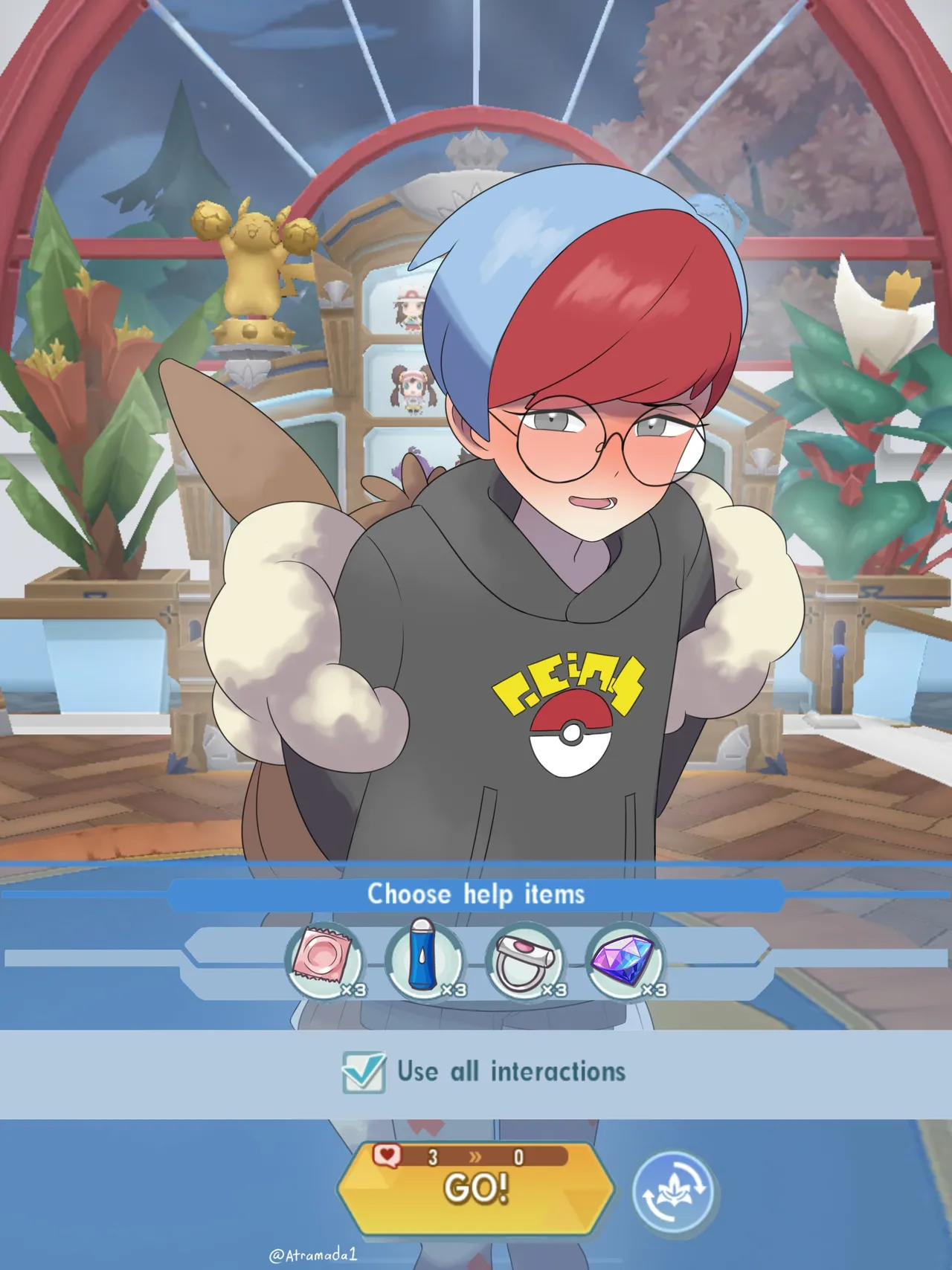This screenshot has width=952, height=1270.
Task: Select the purple gem help item
Action: tap(625, 961)
